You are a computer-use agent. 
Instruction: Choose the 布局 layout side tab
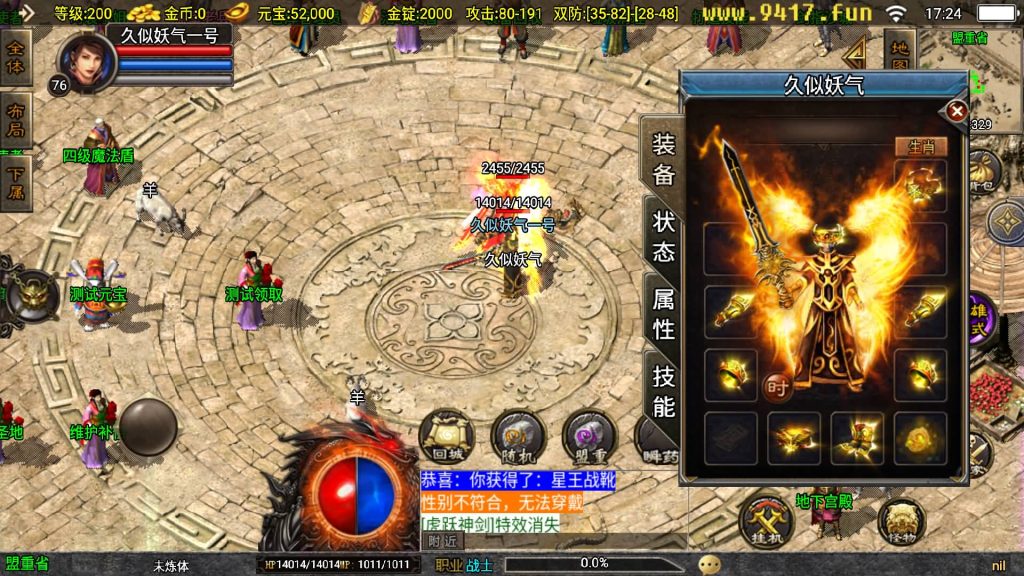(x=16, y=120)
